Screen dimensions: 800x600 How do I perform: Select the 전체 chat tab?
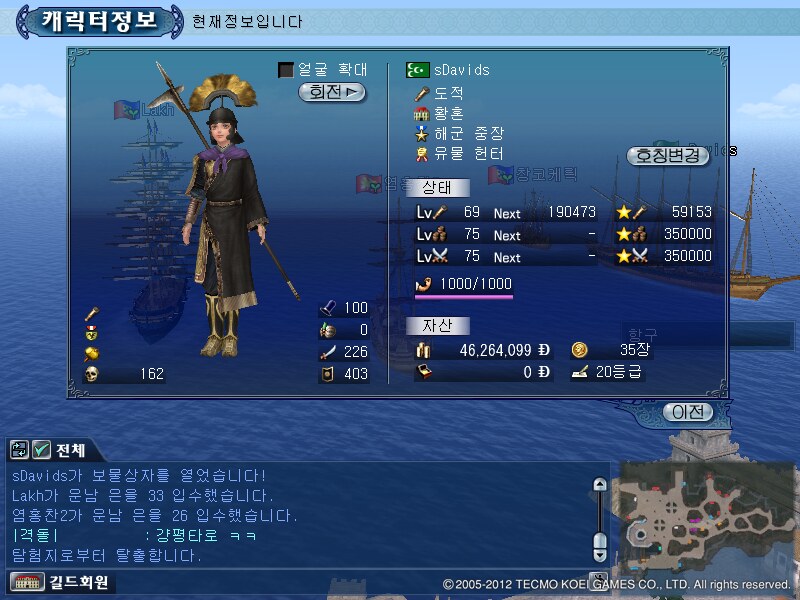tap(70, 450)
